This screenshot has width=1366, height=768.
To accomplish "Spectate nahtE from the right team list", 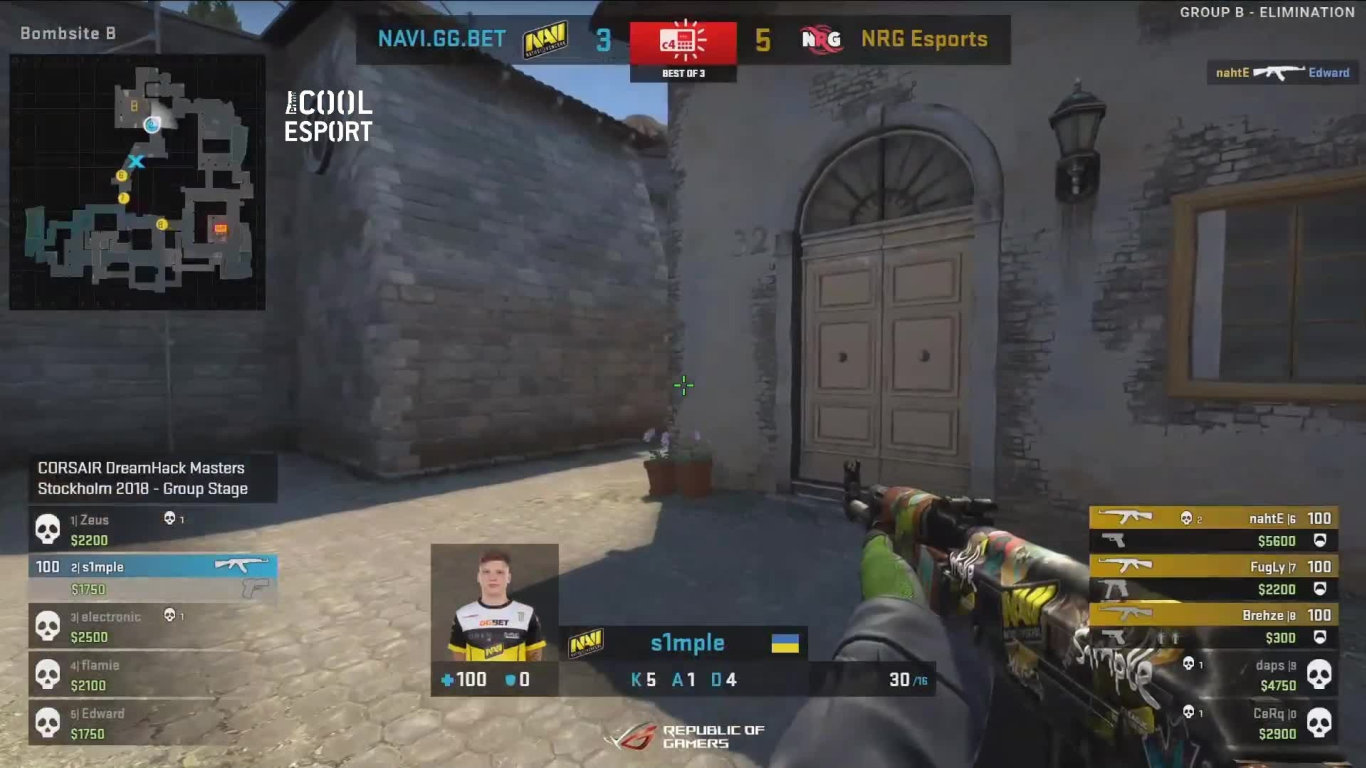I will (x=1213, y=529).
